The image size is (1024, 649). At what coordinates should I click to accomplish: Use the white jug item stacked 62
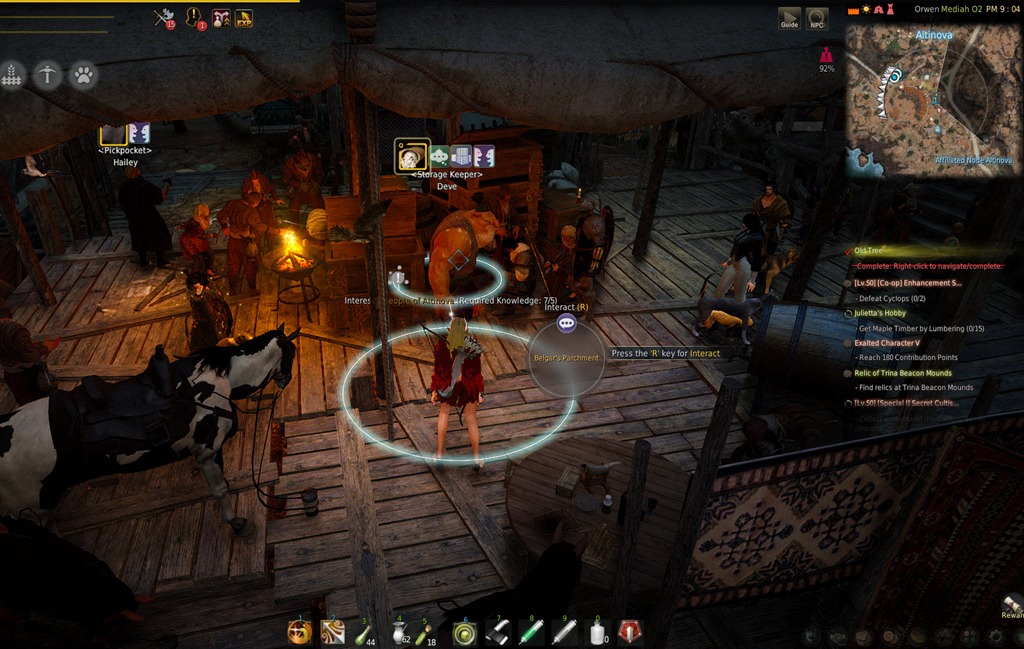[x=398, y=632]
